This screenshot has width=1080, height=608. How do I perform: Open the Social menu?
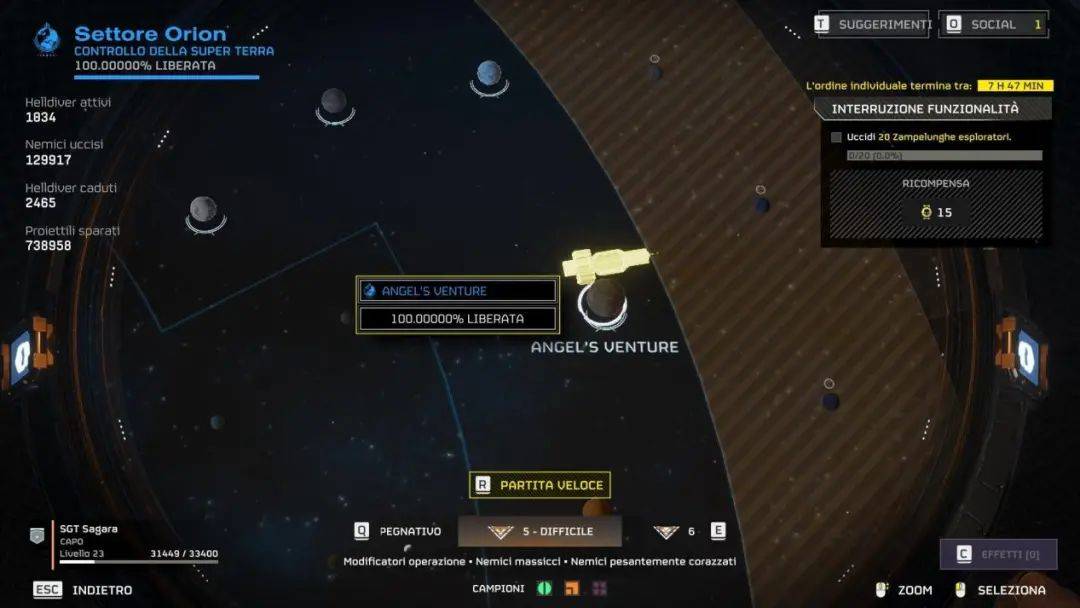[x=993, y=24]
